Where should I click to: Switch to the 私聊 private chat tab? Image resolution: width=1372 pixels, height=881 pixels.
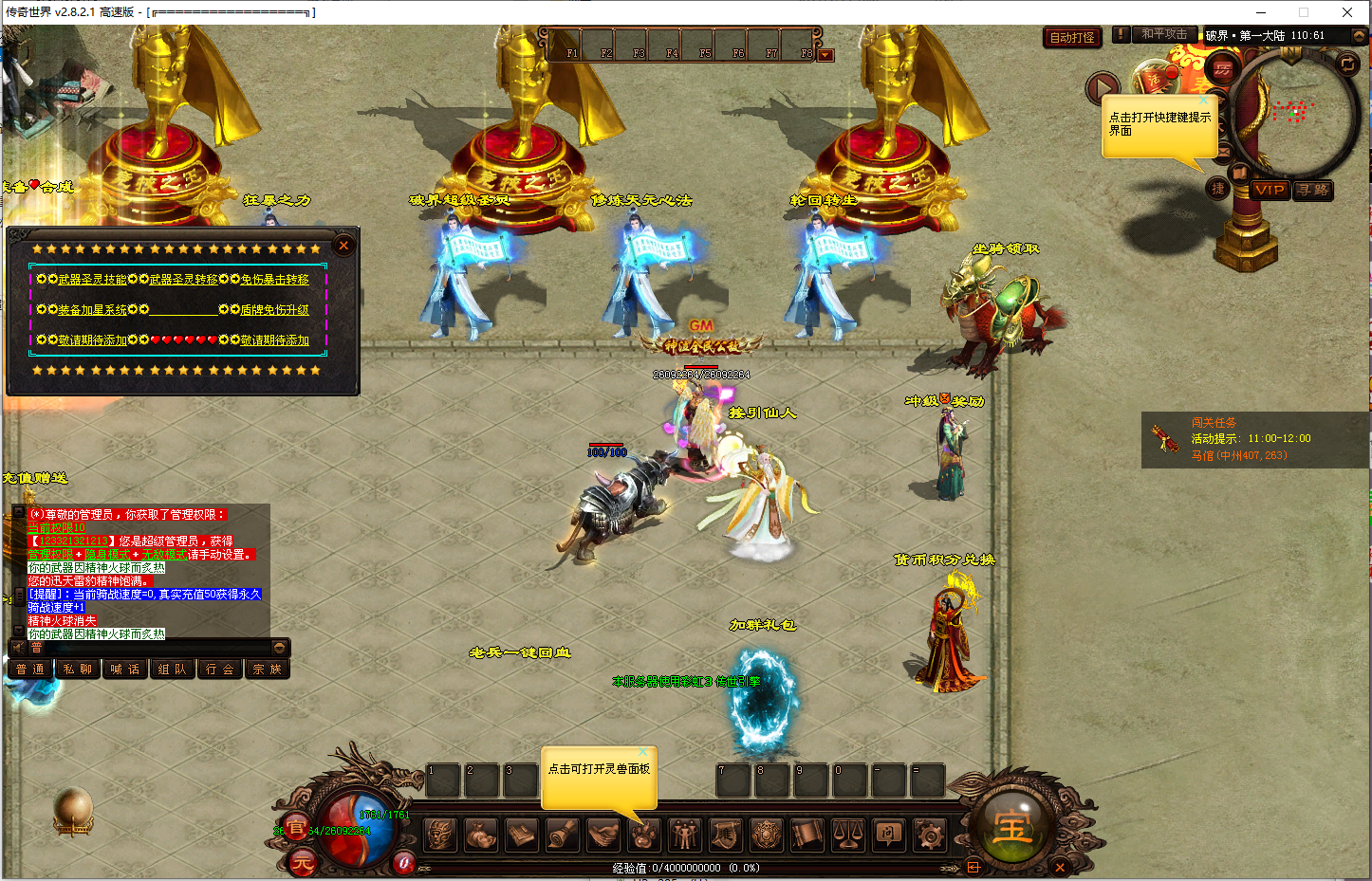coord(78,670)
